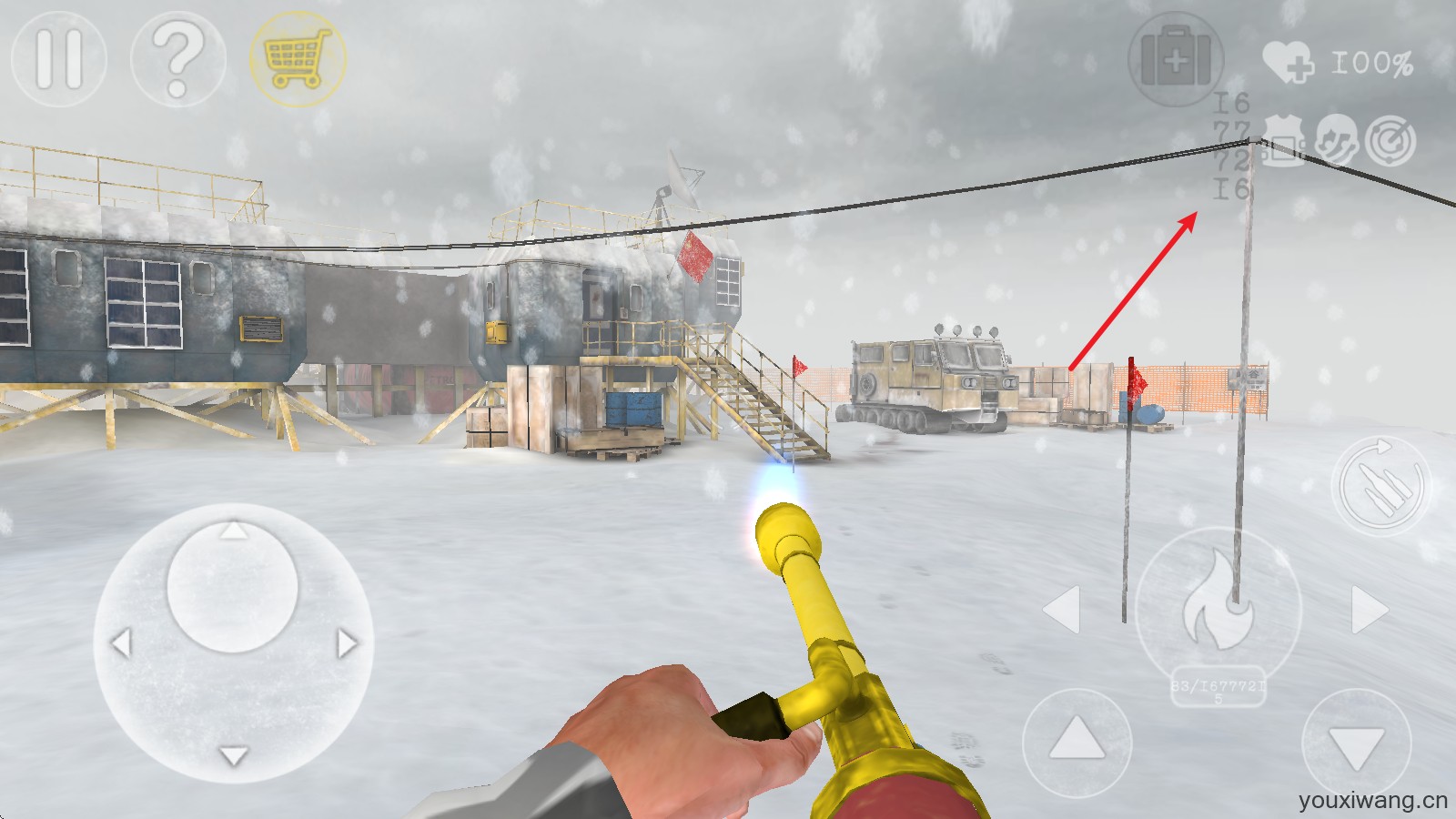The height and width of the screenshot is (819, 1456).
Task: Tap the movement joystick's up arrow
Action: 234,531
